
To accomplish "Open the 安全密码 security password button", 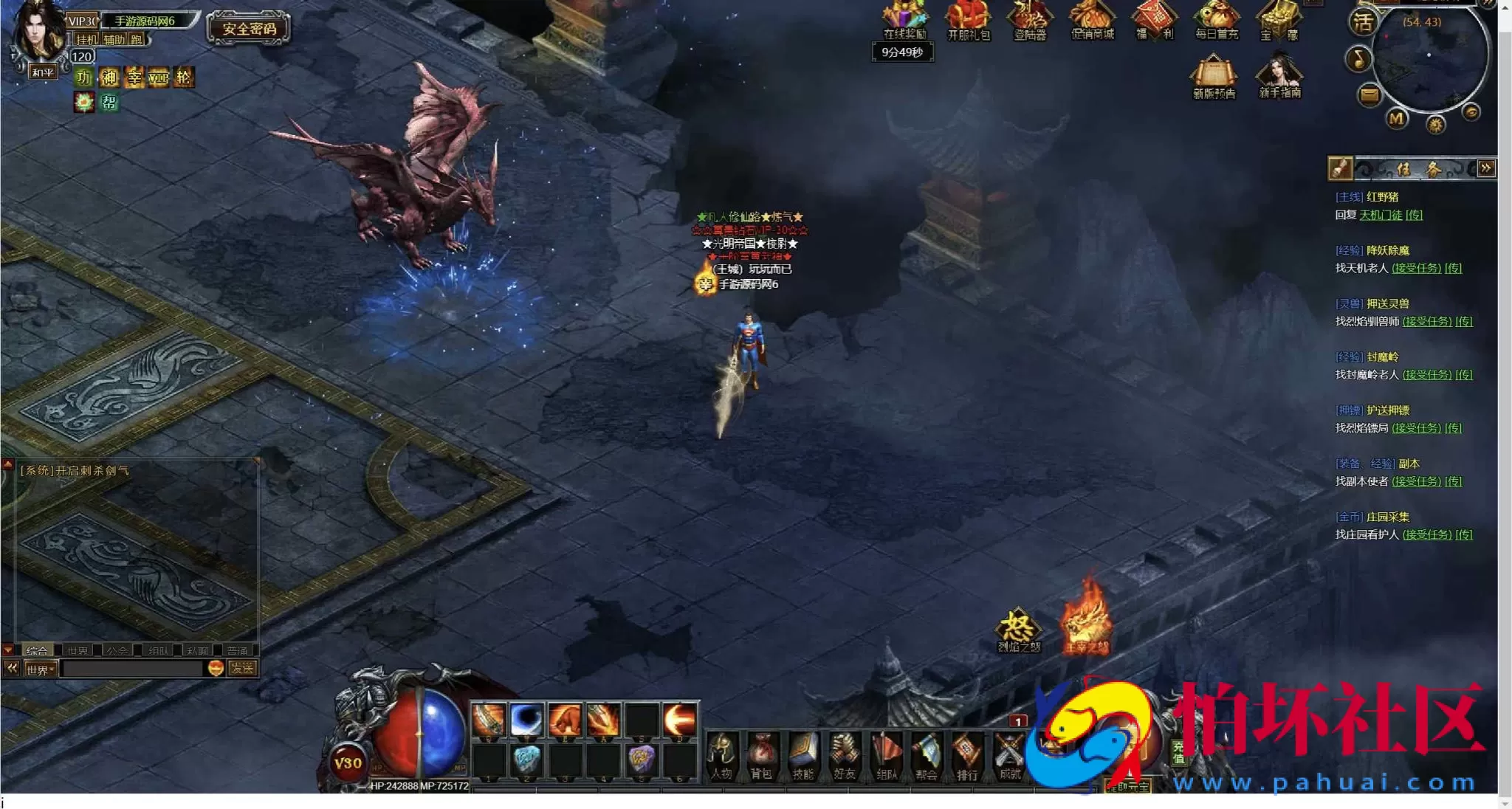I will click(249, 29).
